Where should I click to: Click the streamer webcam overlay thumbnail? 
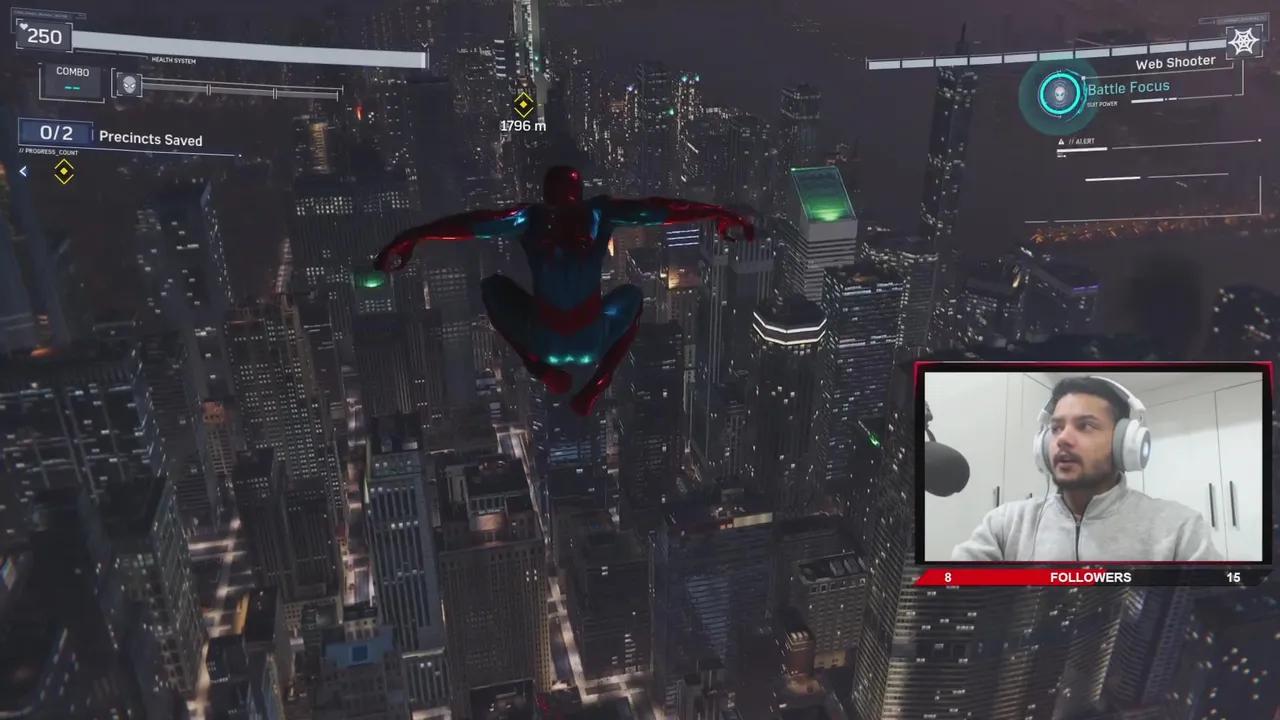pyautogui.click(x=1093, y=469)
